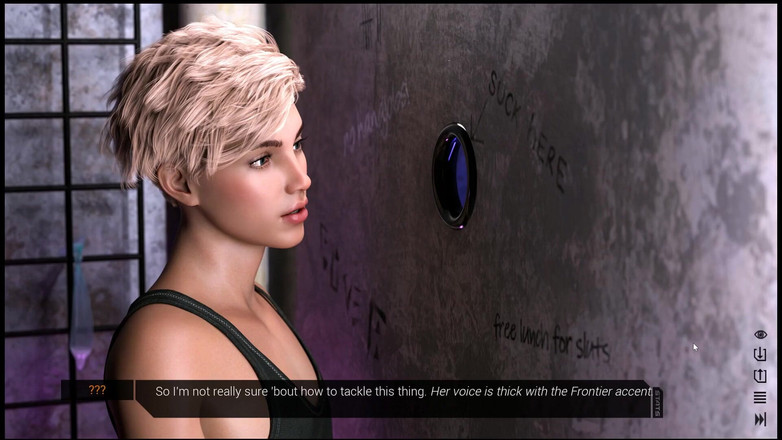Skip ahead with the fast-forward icon
This screenshot has height=440, width=782.
tap(760, 419)
